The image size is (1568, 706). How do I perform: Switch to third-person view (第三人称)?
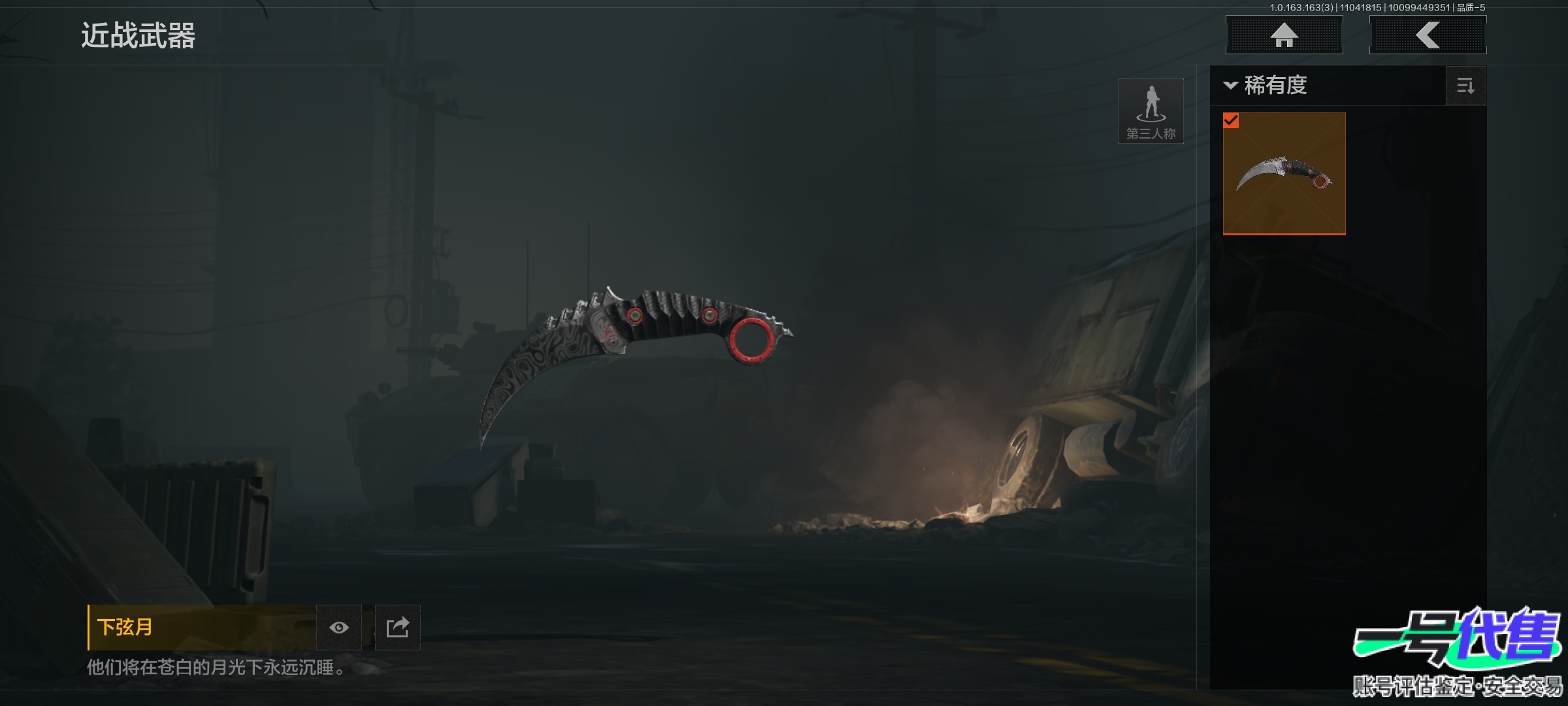coord(1151,111)
